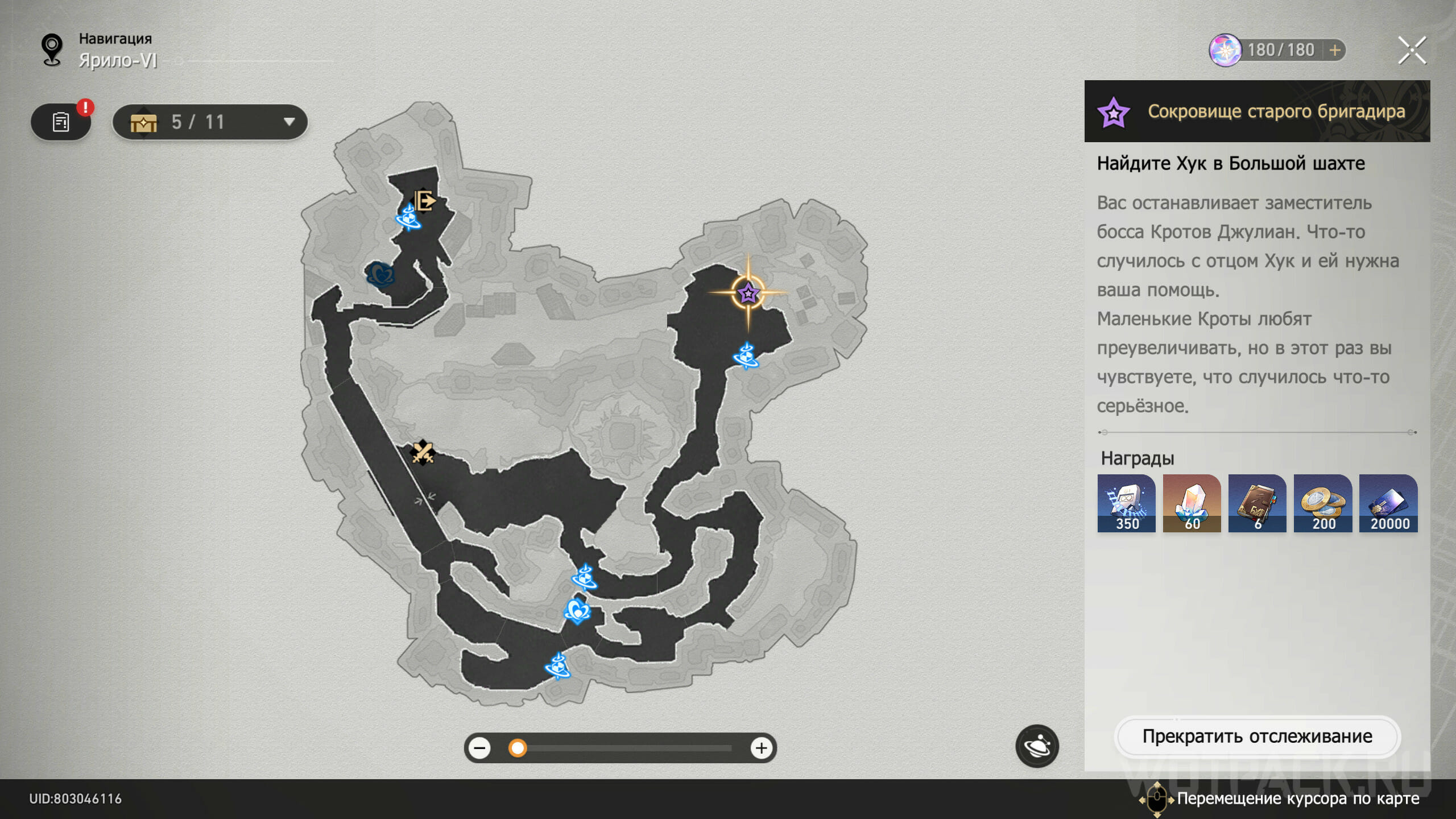Zoom in the map with plus button
1456x819 pixels.
(x=761, y=748)
